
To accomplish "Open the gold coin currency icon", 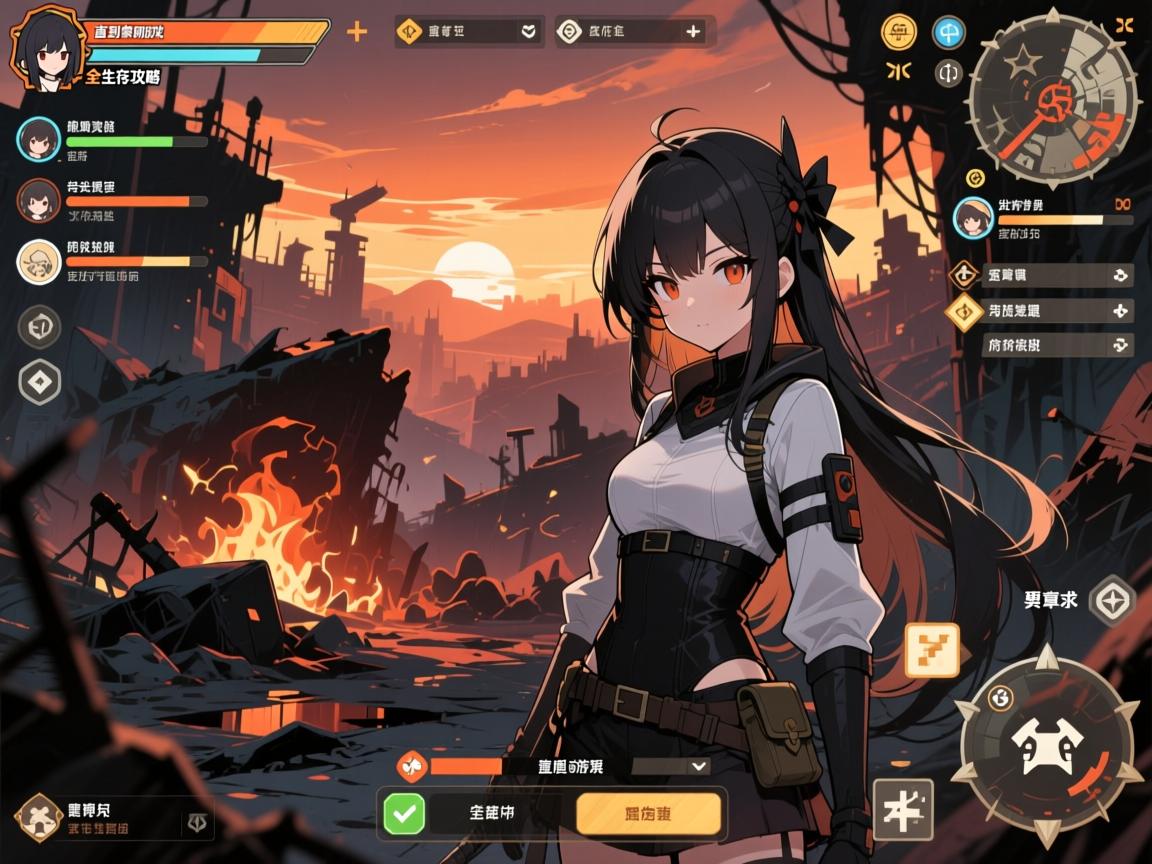I will (898, 32).
